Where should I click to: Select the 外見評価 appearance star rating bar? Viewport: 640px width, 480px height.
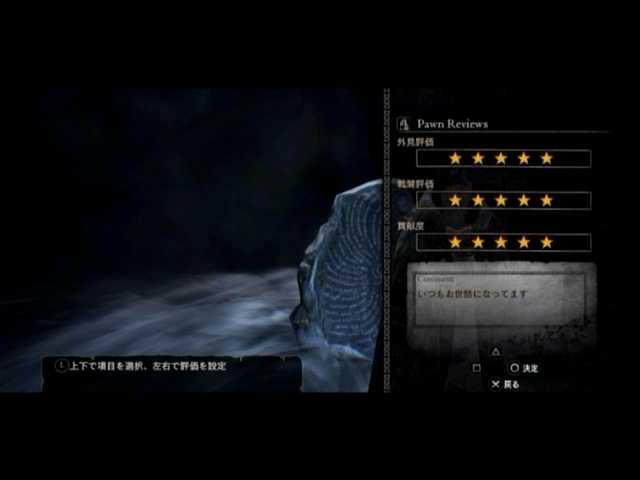coord(503,158)
